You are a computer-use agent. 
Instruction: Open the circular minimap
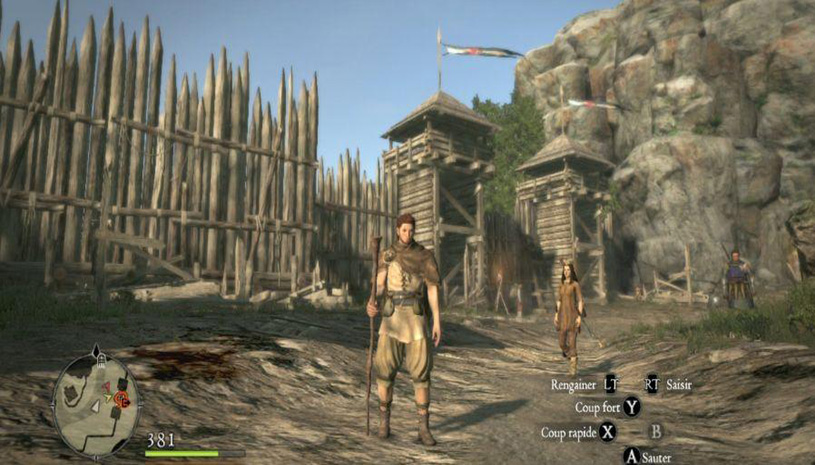[96, 400]
